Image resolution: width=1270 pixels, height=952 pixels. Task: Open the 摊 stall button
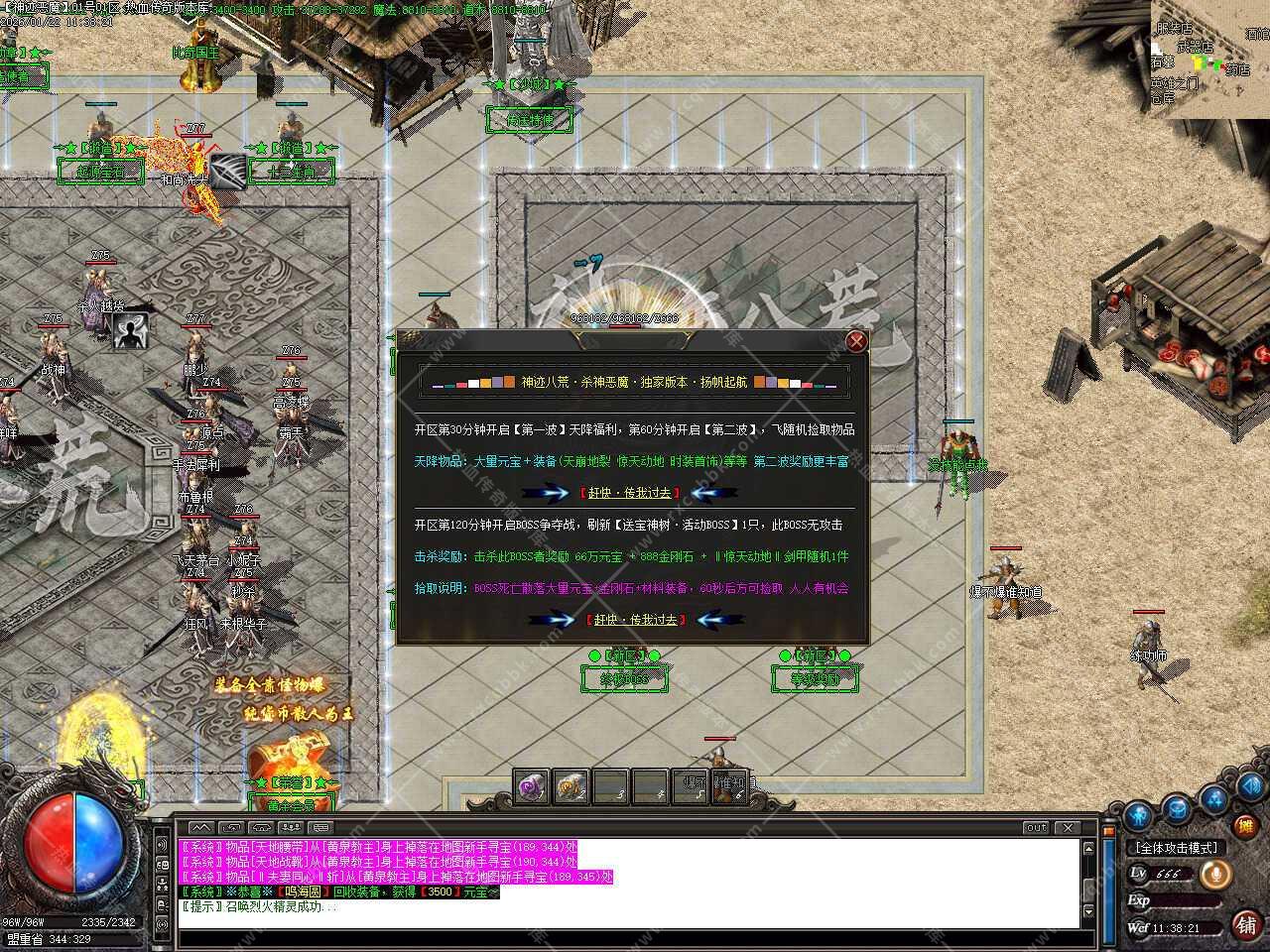tap(1245, 825)
